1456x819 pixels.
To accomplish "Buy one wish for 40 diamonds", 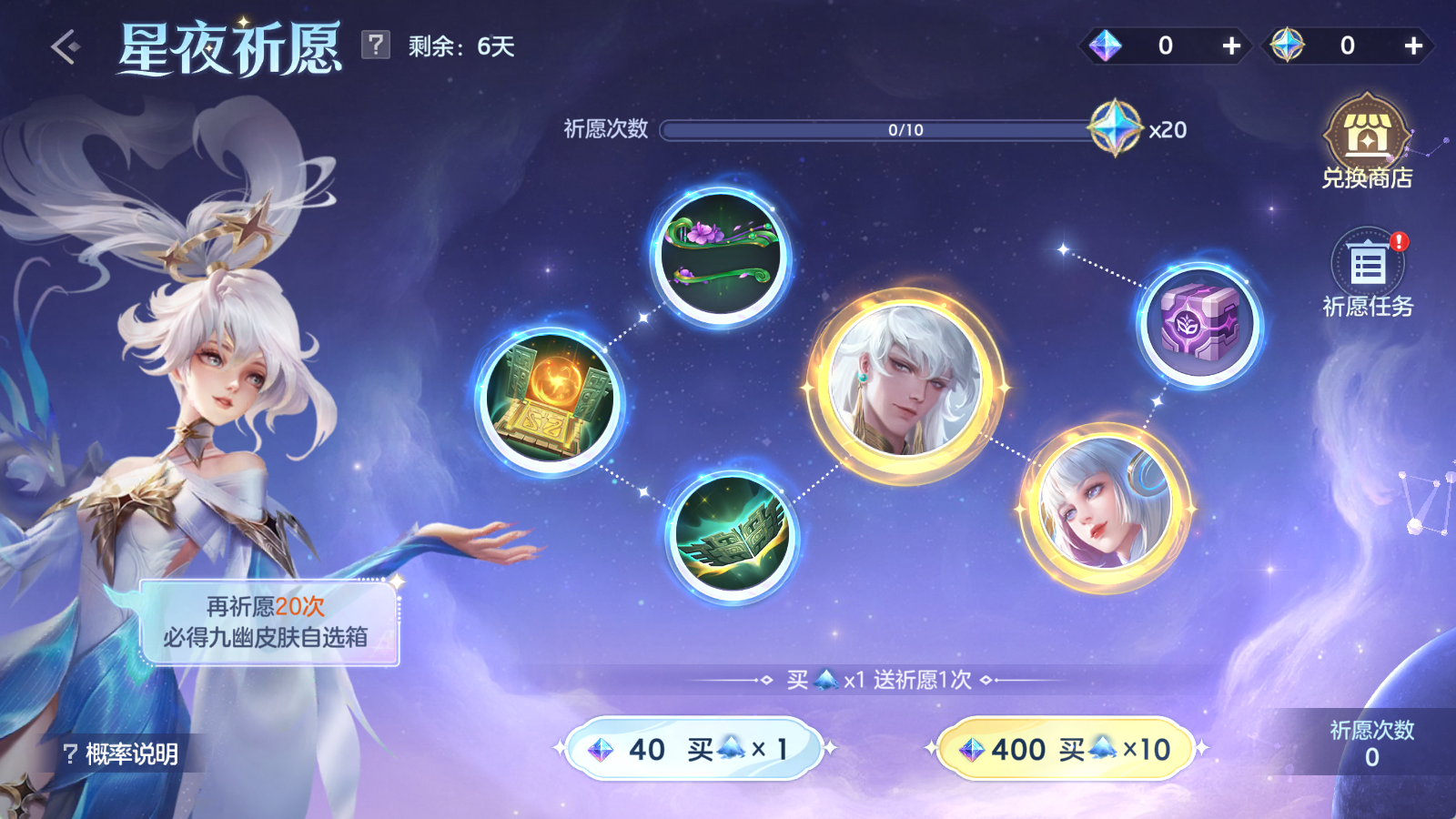I will (x=694, y=749).
